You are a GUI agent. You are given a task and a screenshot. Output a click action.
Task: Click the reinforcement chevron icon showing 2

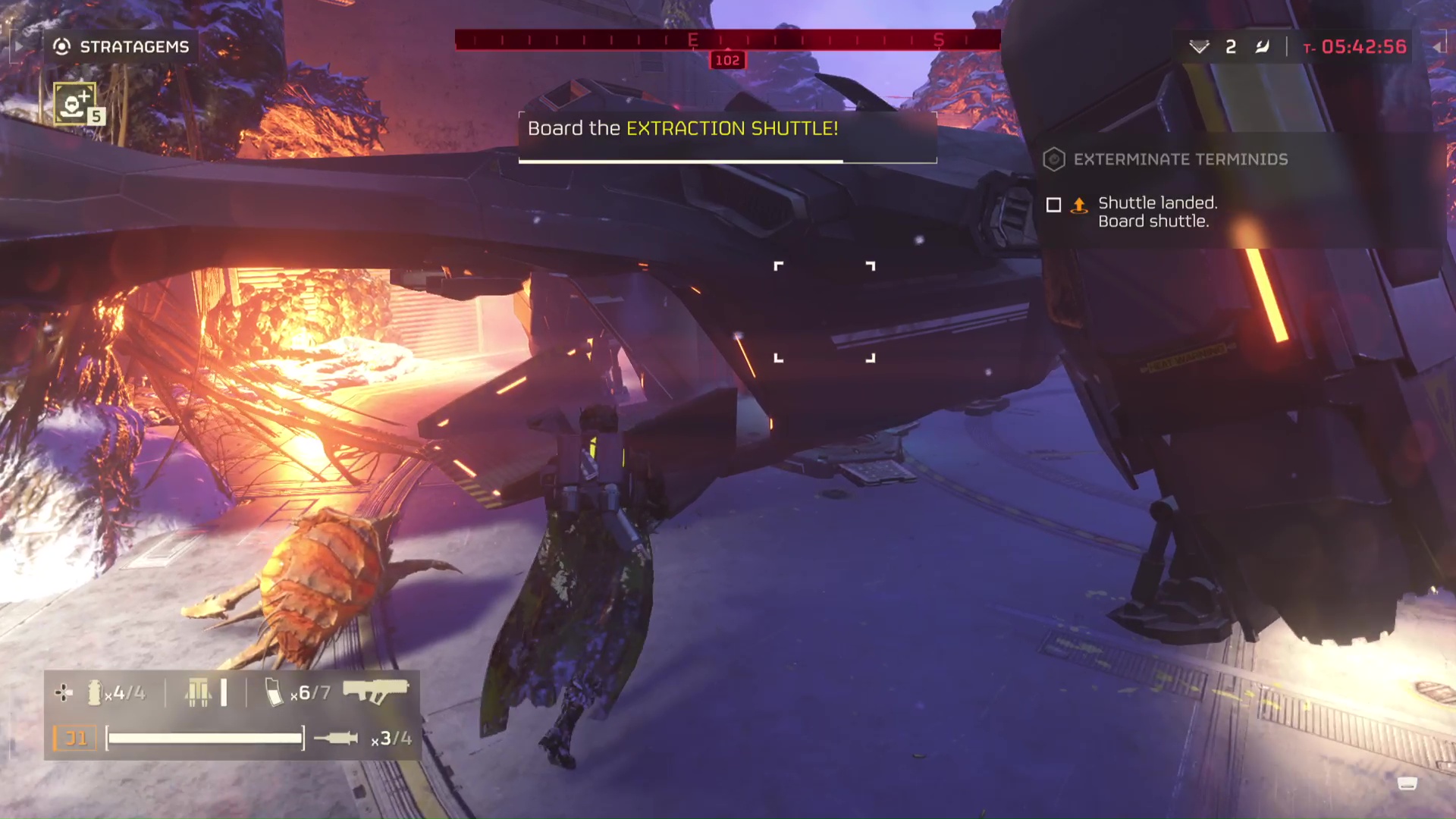point(1199,46)
